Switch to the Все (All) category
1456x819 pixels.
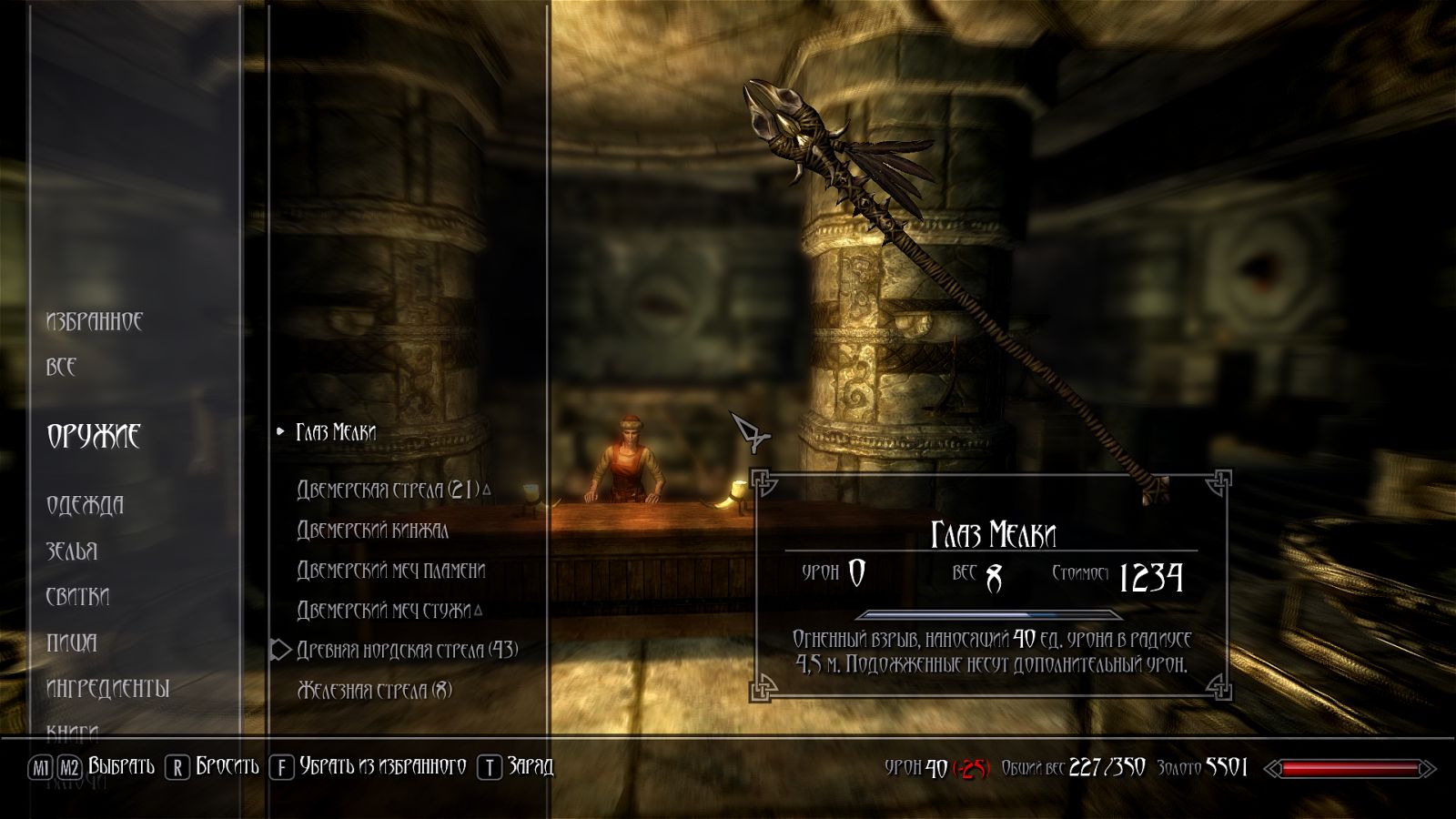click(x=61, y=367)
